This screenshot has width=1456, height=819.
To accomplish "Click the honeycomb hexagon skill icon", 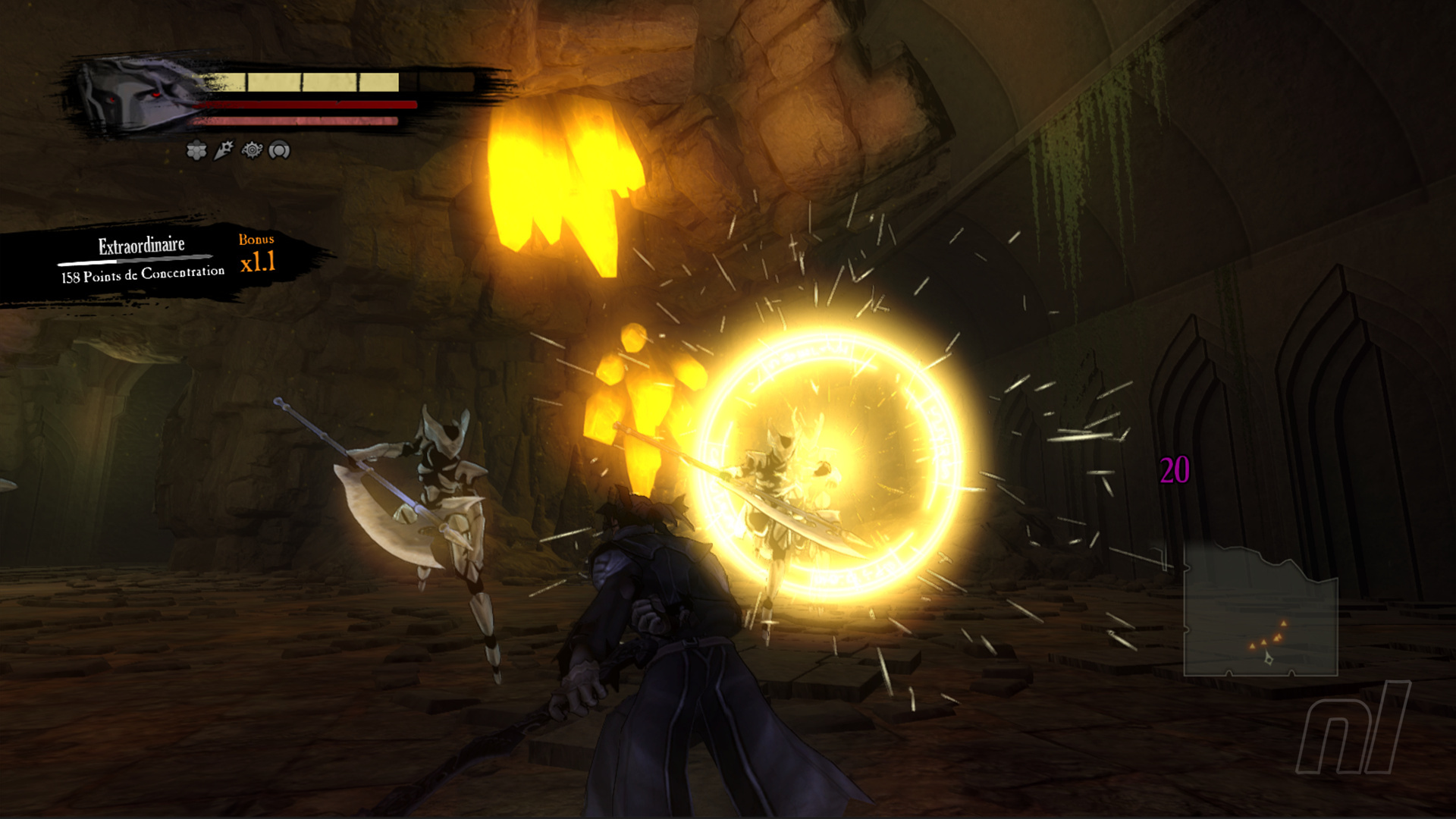I will point(196,151).
